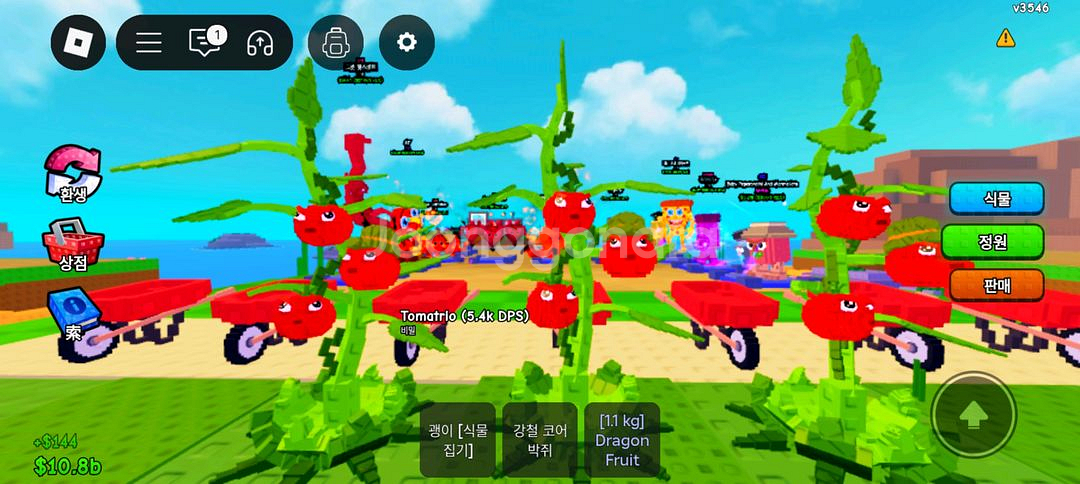Open the Roblox main menu logo button
The width and height of the screenshot is (1080, 484).
pos(78,42)
